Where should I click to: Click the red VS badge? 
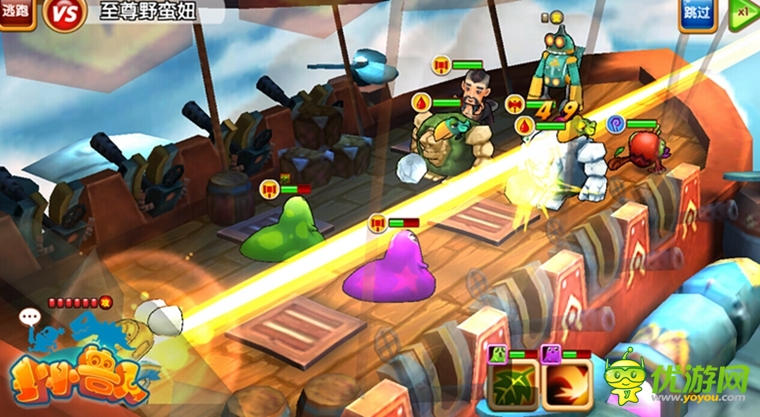point(63,15)
